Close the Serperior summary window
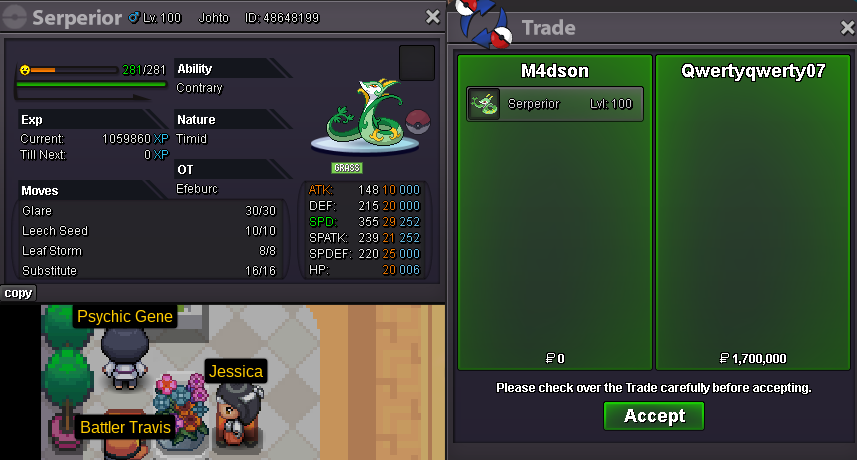 coord(432,17)
